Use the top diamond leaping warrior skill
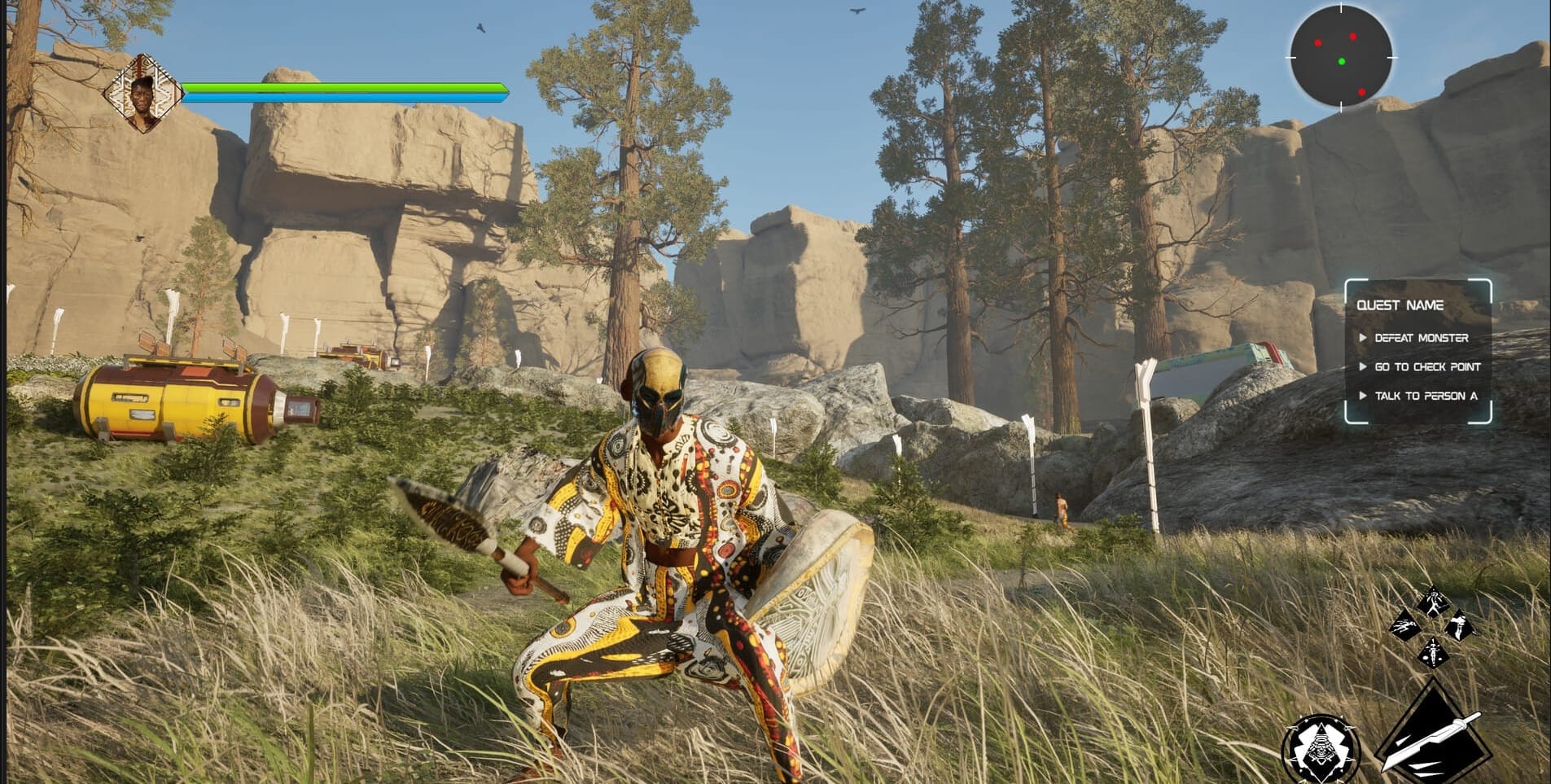The image size is (1551, 784). pos(1433,602)
